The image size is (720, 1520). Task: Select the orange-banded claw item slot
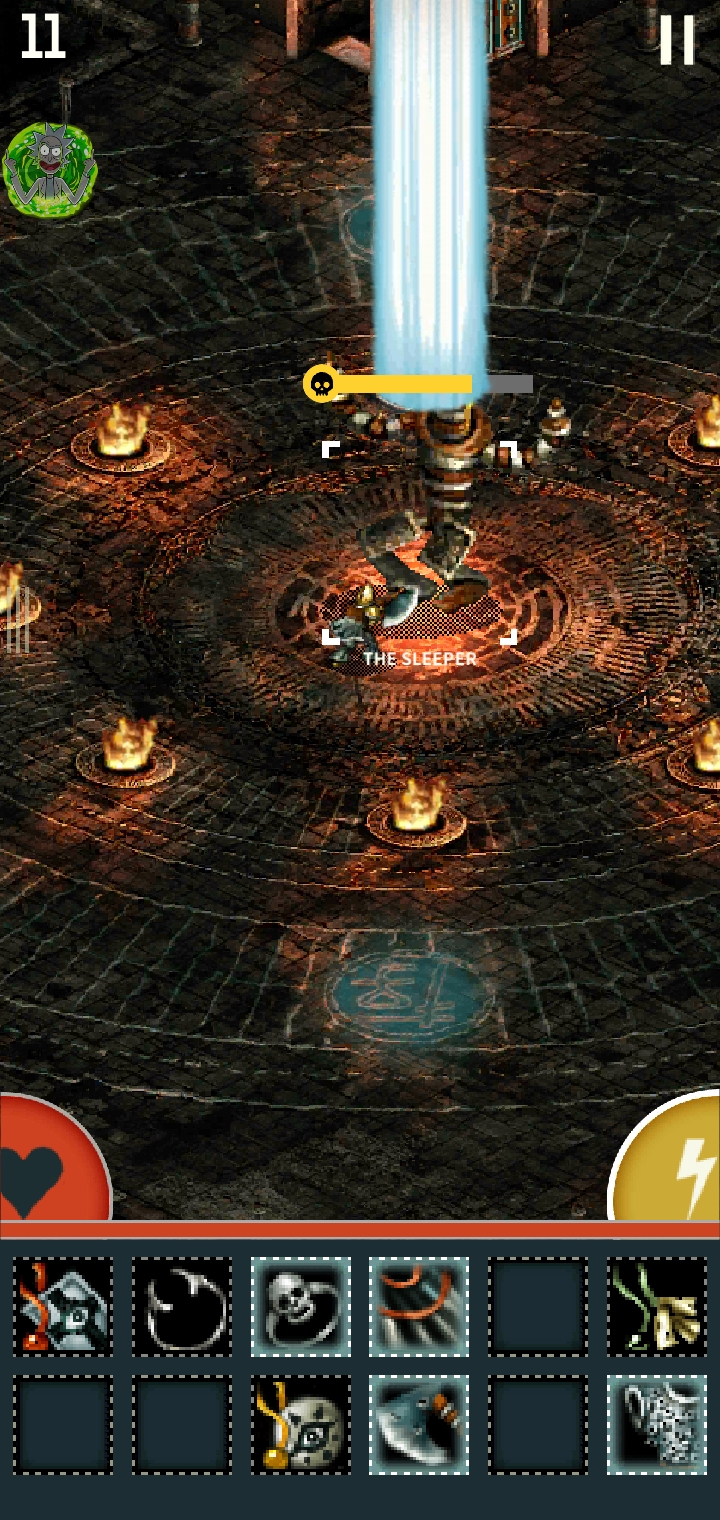[x=419, y=1307]
